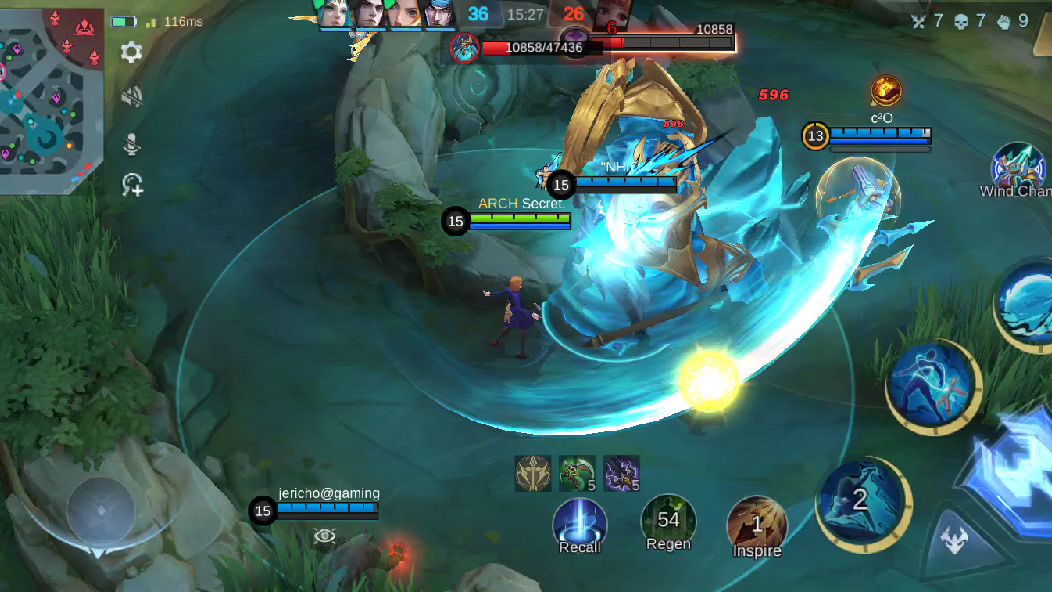Select the purple lightning buff icon
The width and height of the screenshot is (1052, 592).
621,473
